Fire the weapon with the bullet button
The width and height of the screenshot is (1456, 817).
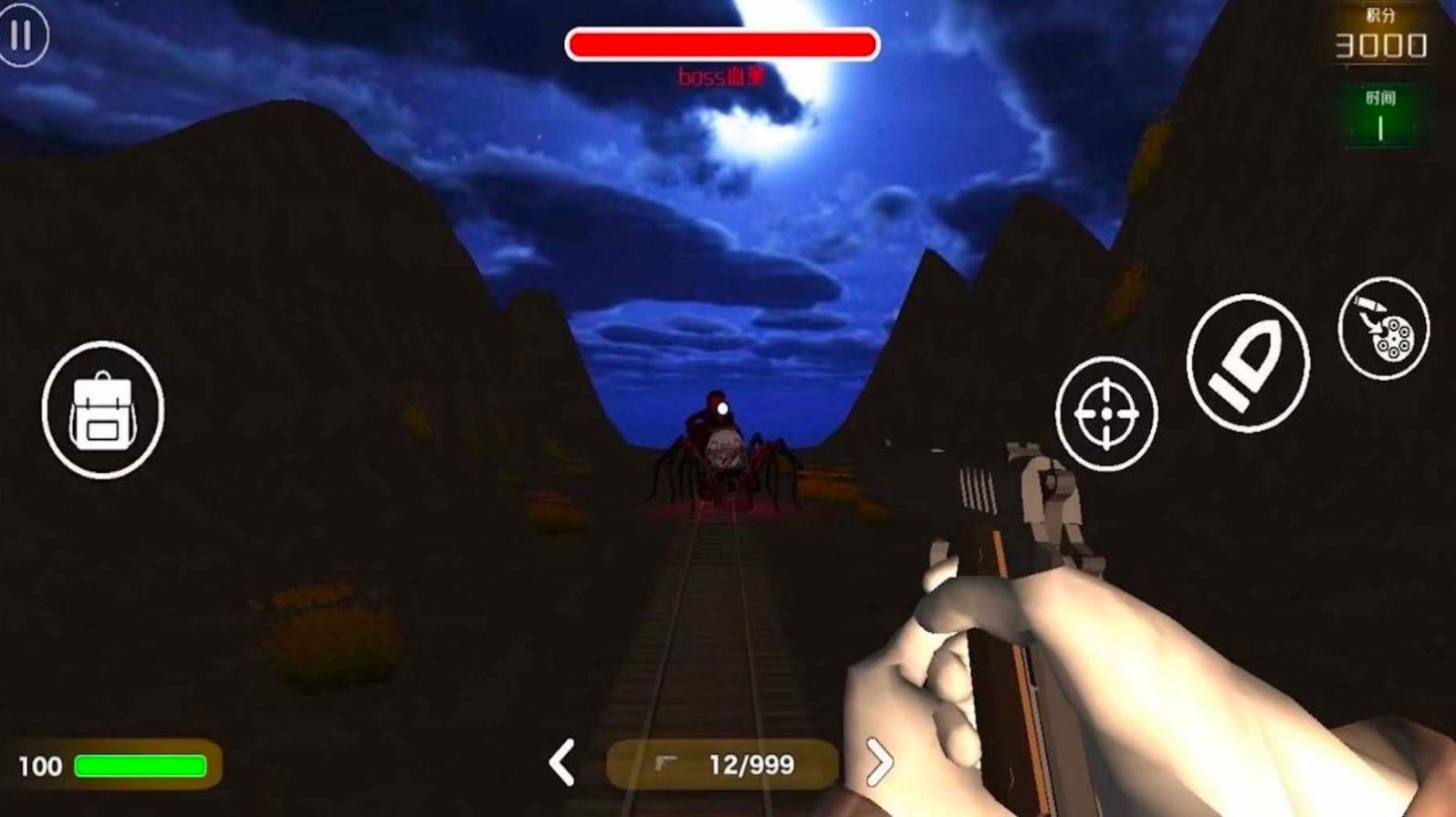1247,362
